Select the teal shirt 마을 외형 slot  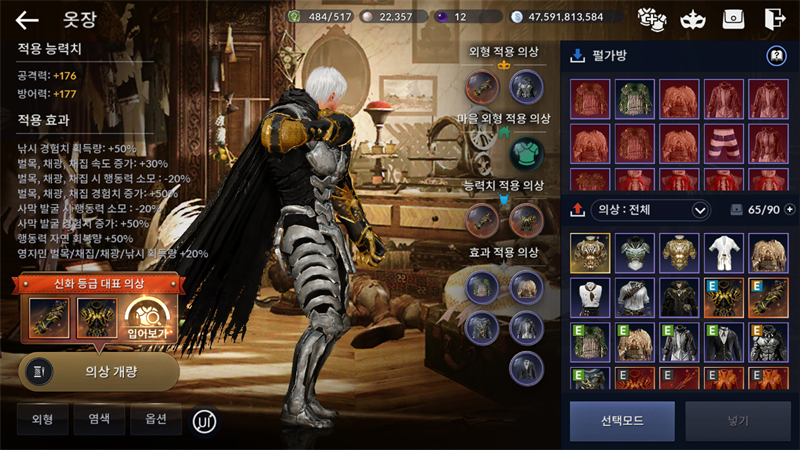525,153
